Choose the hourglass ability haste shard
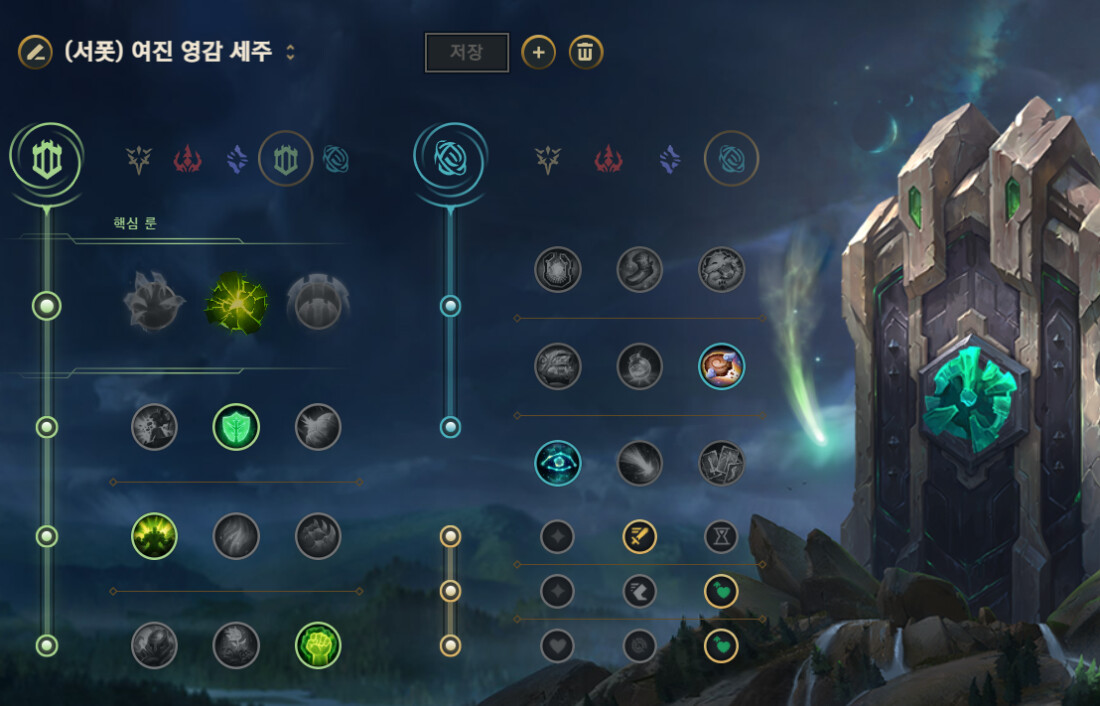The width and height of the screenshot is (1100, 706). point(721,537)
